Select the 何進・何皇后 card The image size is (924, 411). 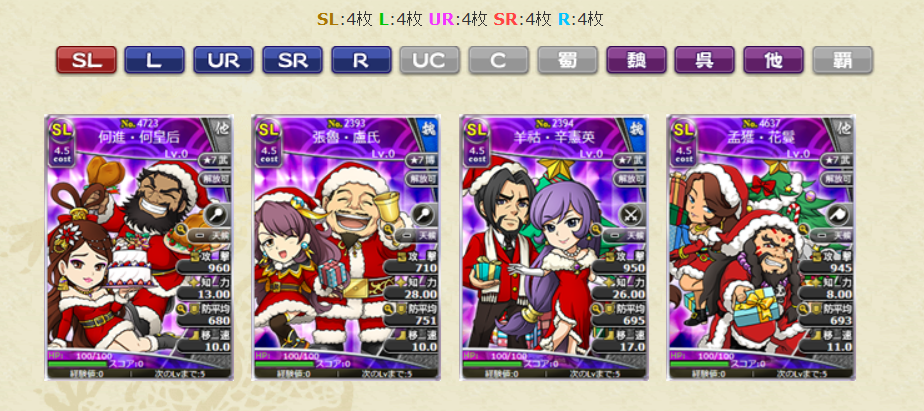click(139, 247)
